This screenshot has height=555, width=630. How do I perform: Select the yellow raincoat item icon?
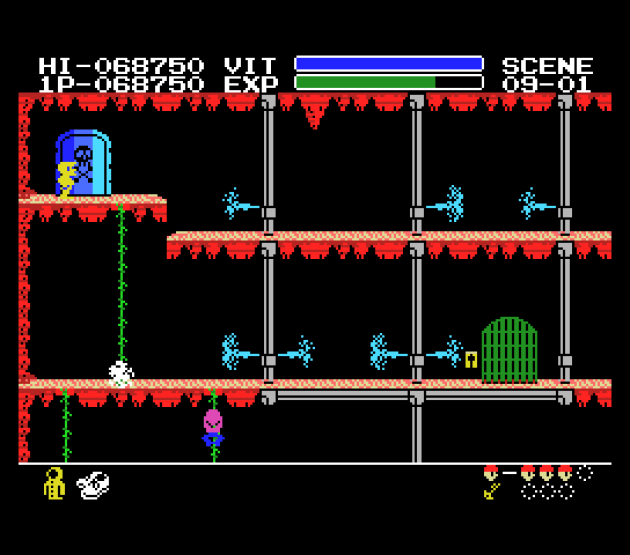click(54, 484)
